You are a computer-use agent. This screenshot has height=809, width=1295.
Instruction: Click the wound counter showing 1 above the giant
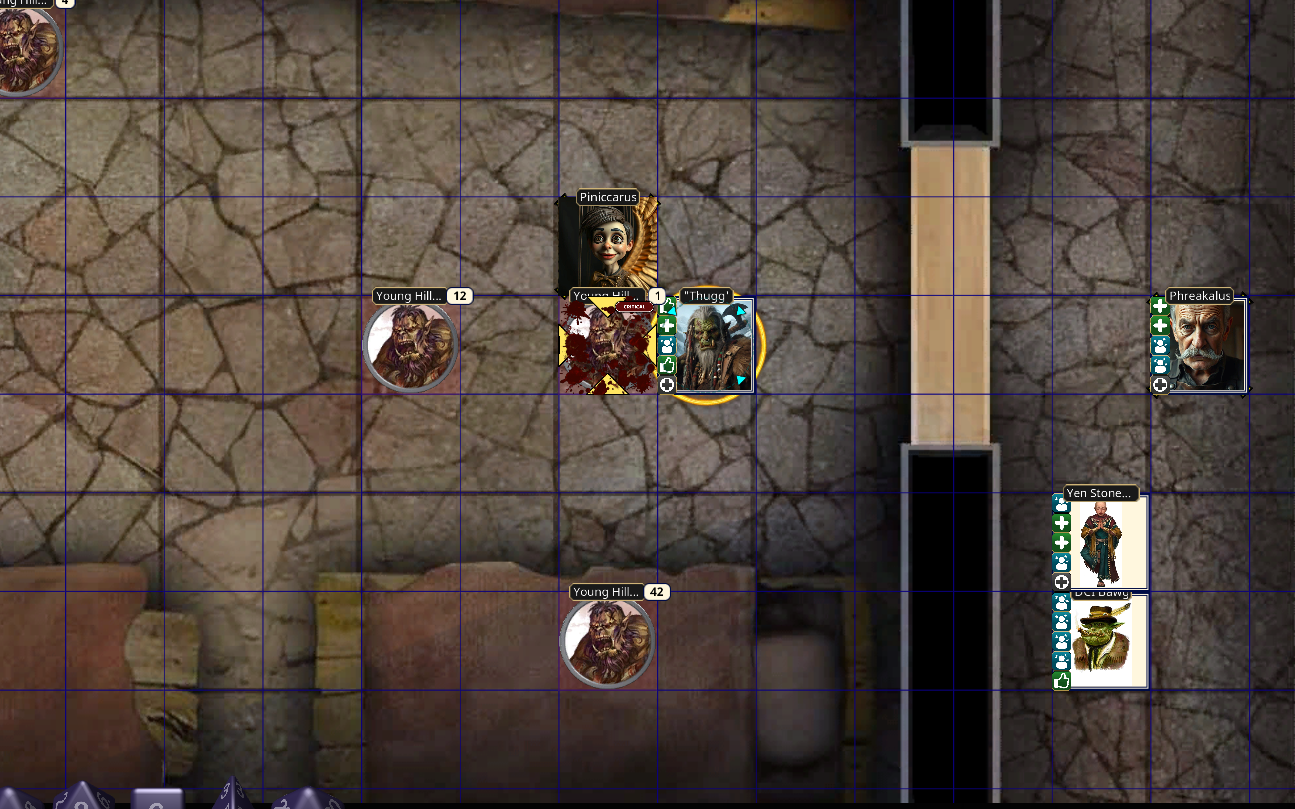point(657,294)
